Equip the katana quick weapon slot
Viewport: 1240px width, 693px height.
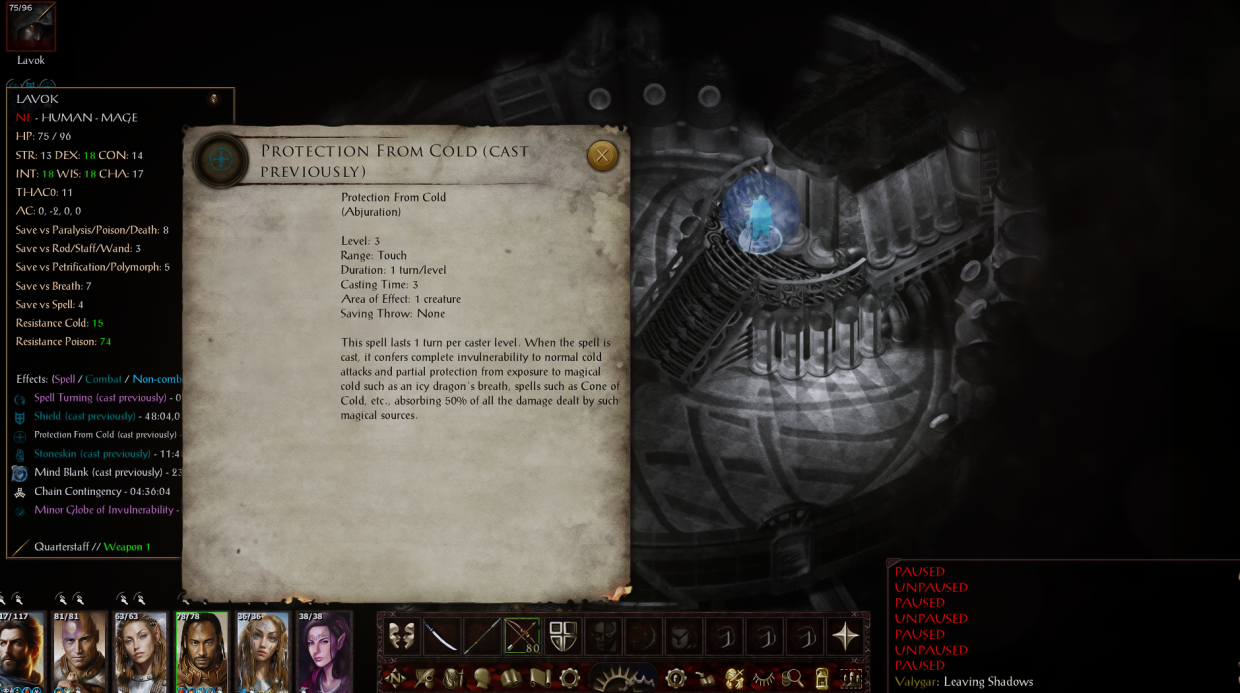click(441, 636)
